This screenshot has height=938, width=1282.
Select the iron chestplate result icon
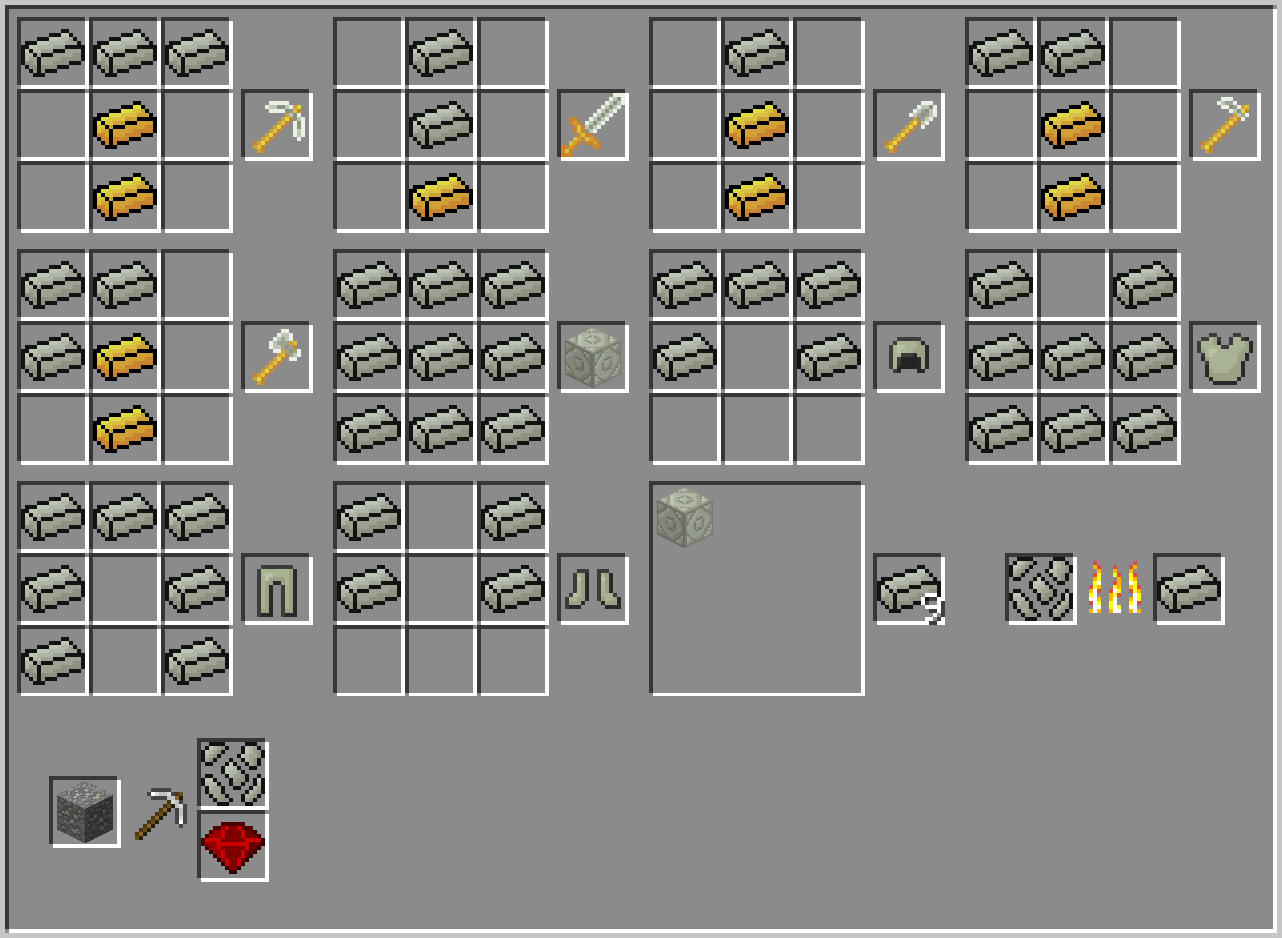1225,358
